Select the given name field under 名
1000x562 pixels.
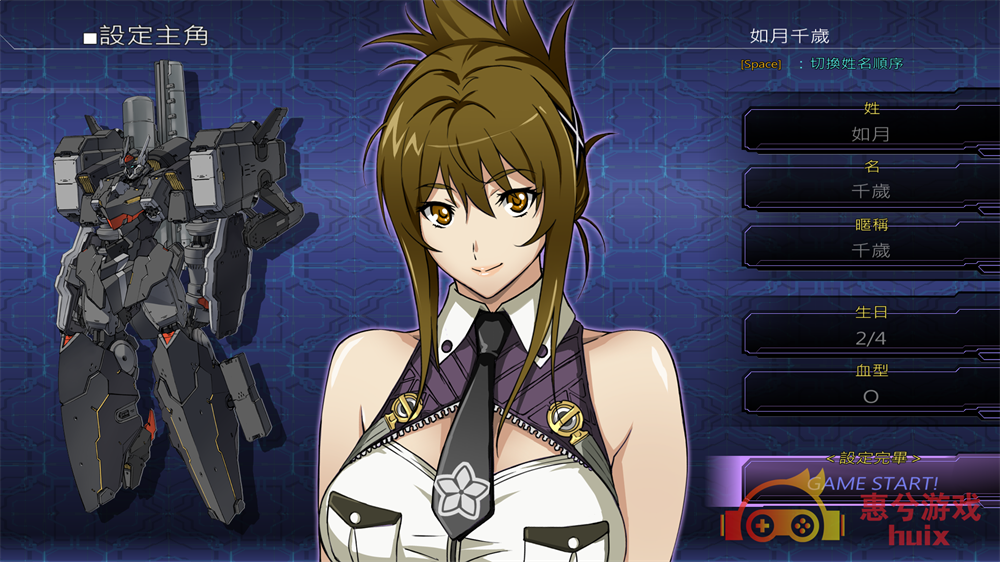point(870,191)
